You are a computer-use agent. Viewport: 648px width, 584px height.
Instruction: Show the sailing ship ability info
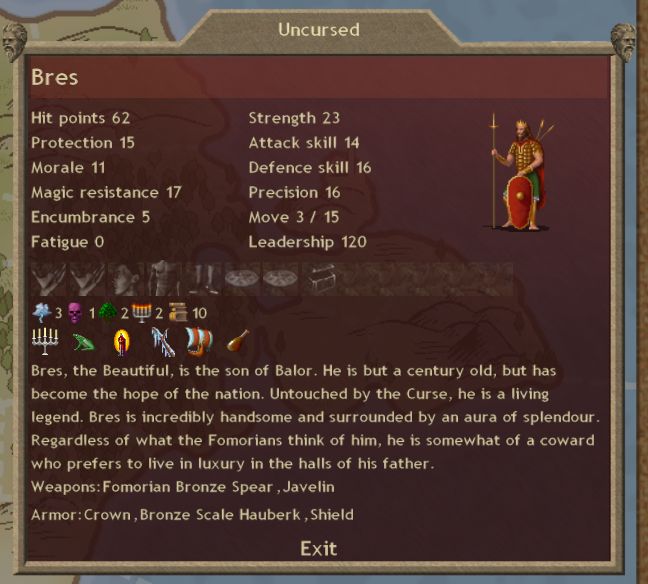coord(200,343)
